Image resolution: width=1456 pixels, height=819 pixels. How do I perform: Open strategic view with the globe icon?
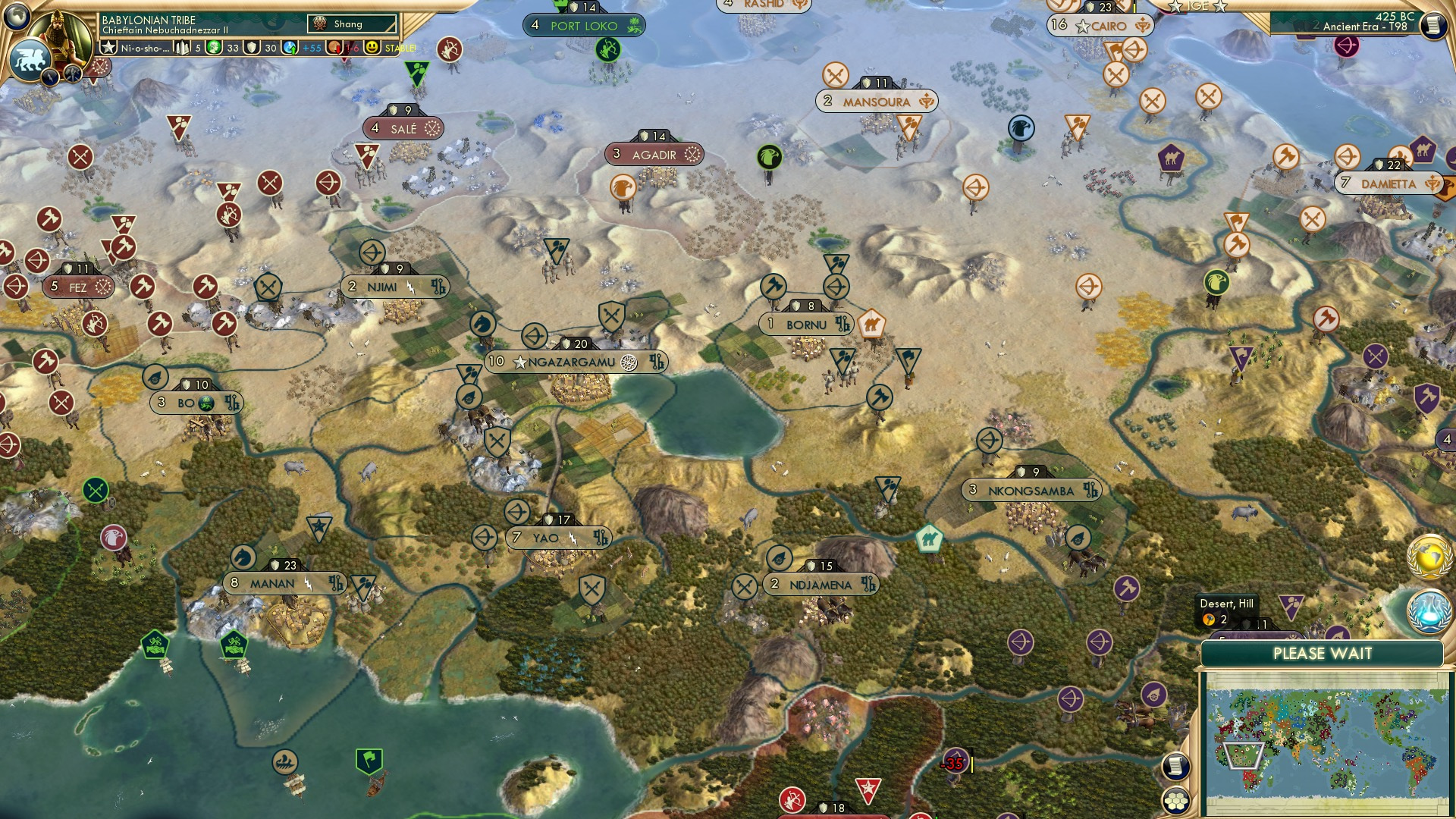coord(17,15)
